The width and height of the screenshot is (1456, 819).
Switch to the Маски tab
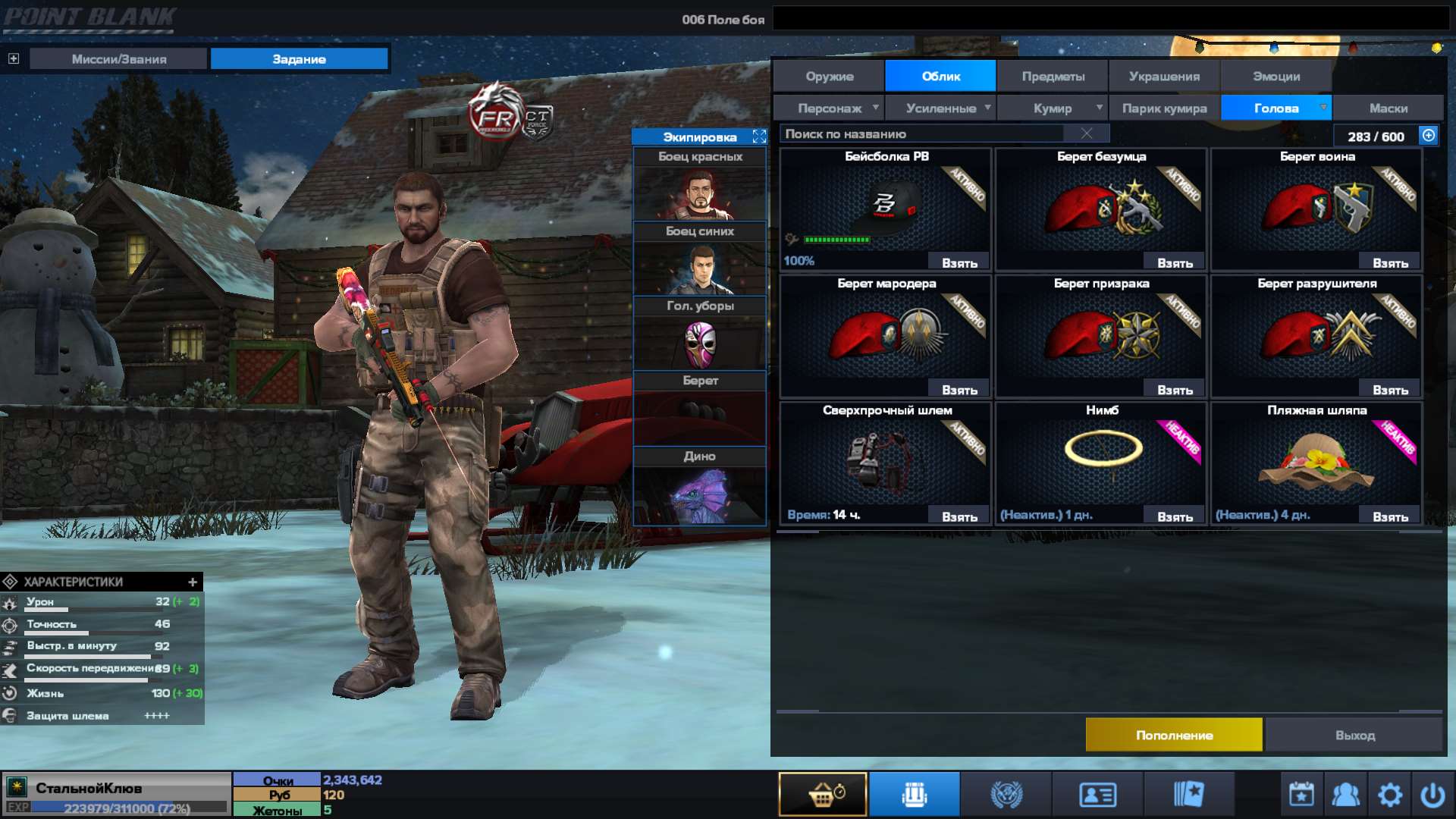[1389, 108]
